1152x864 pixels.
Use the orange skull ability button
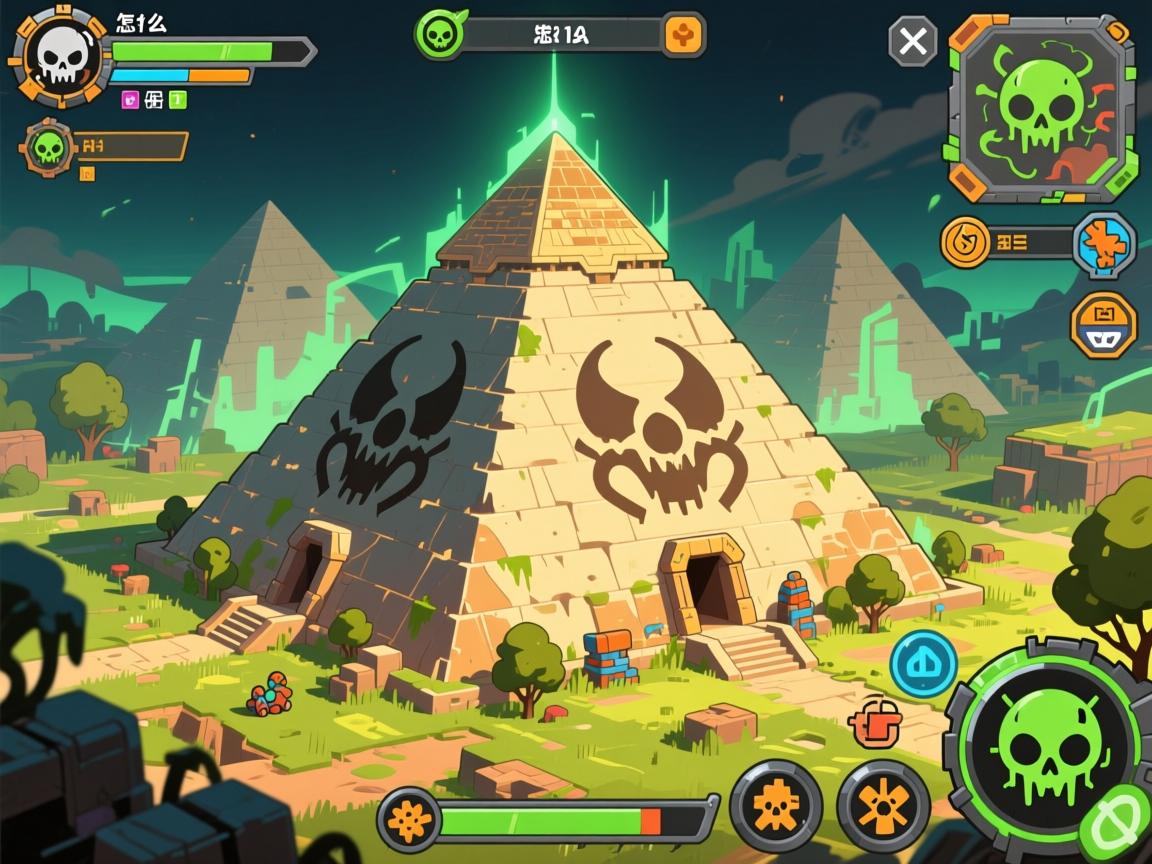click(x=775, y=805)
